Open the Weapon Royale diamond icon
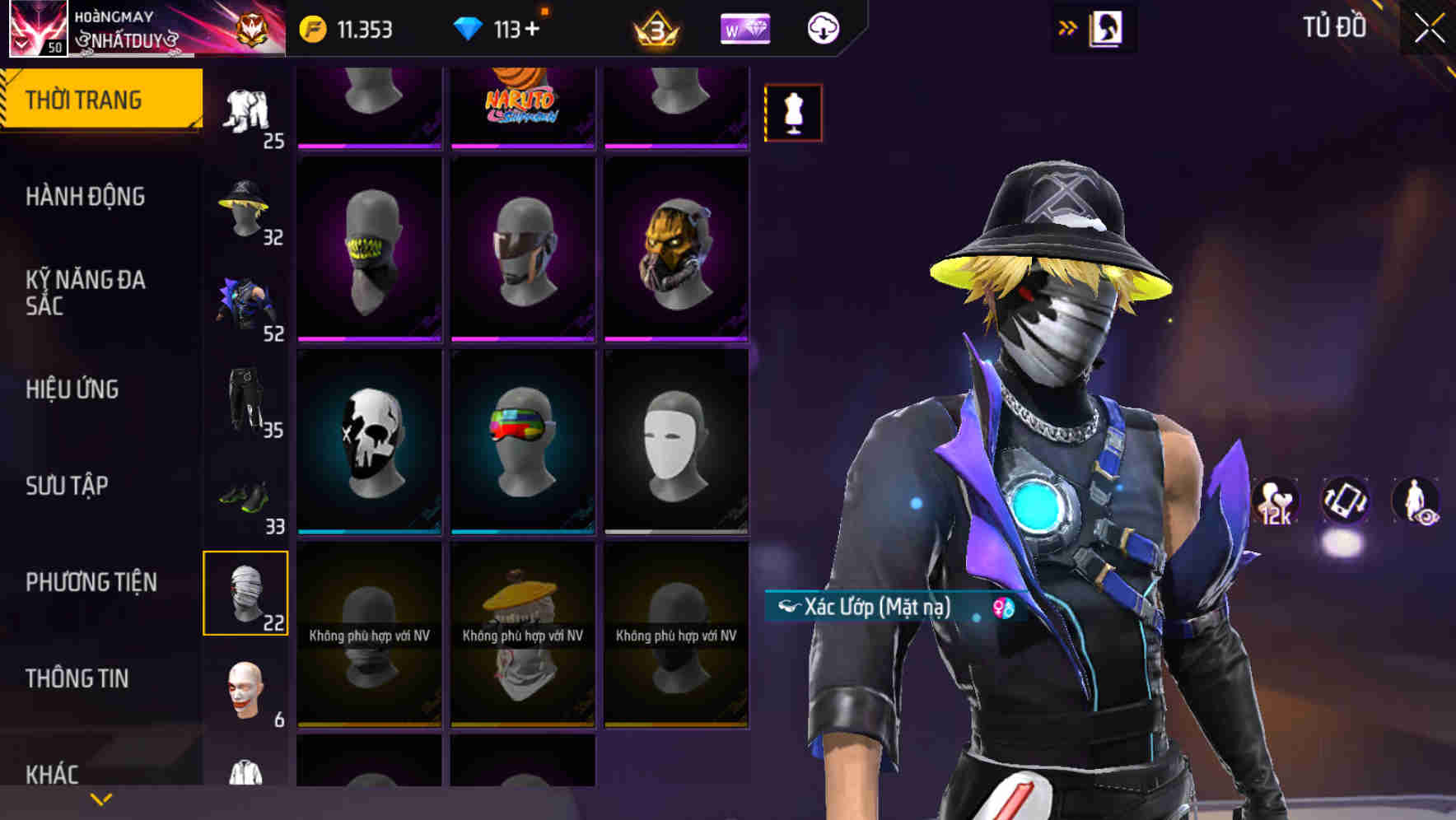The height and width of the screenshot is (820, 1456). point(744,29)
